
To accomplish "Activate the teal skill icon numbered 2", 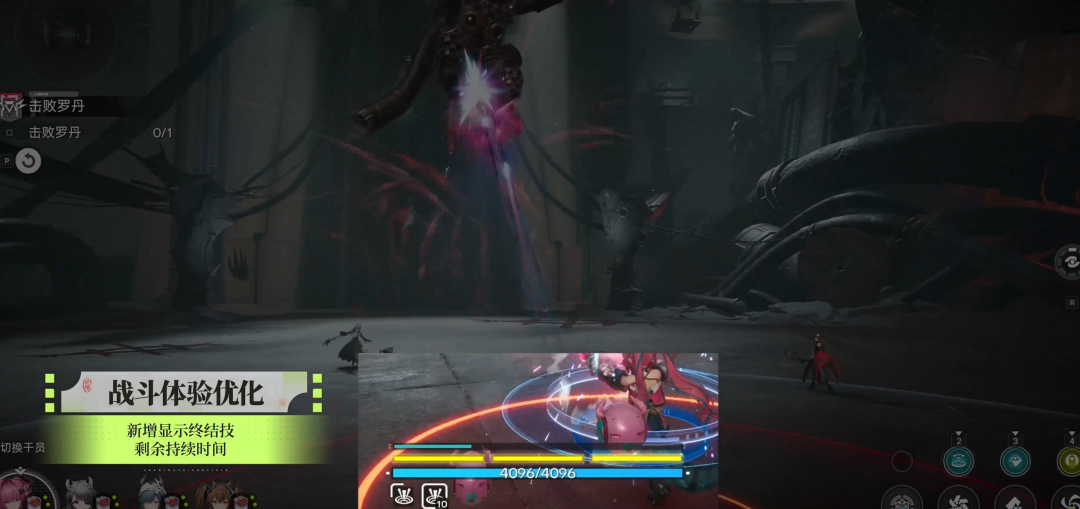I will pyautogui.click(x=958, y=460).
